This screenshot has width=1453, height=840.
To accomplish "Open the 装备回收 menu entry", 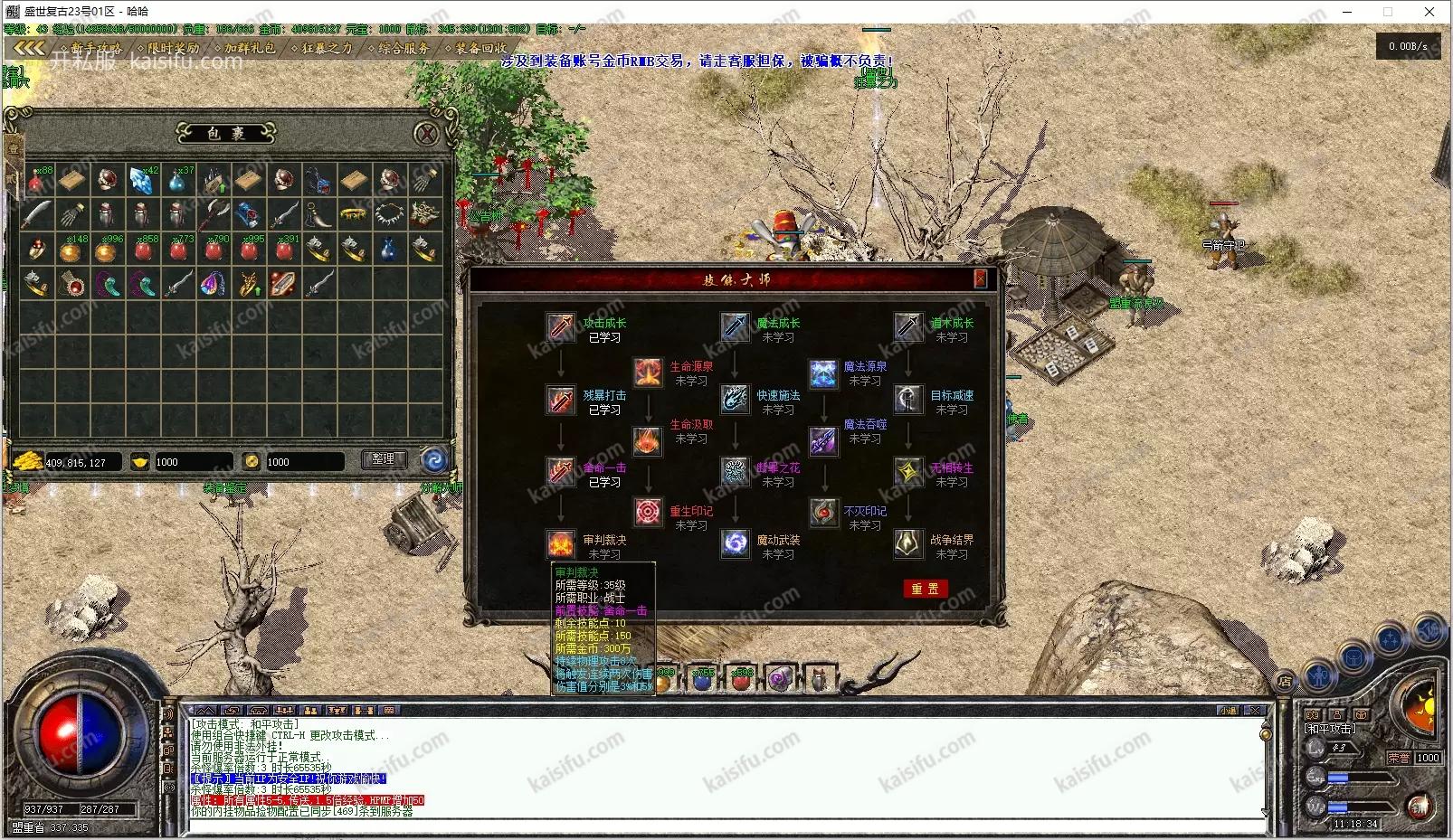I will point(480,48).
